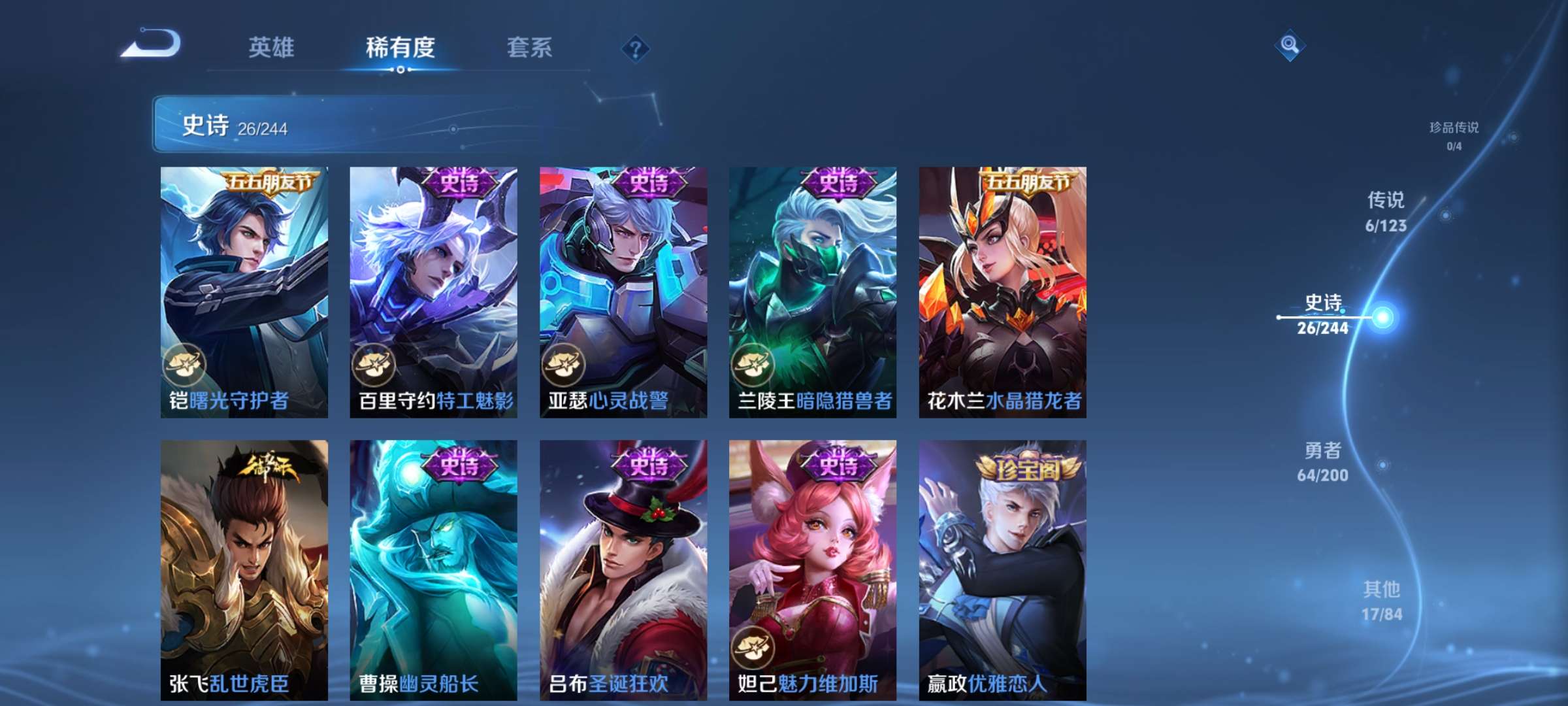Select the 花木兰 水晶猎龙者 skin card
1568x706 pixels.
(1002, 292)
